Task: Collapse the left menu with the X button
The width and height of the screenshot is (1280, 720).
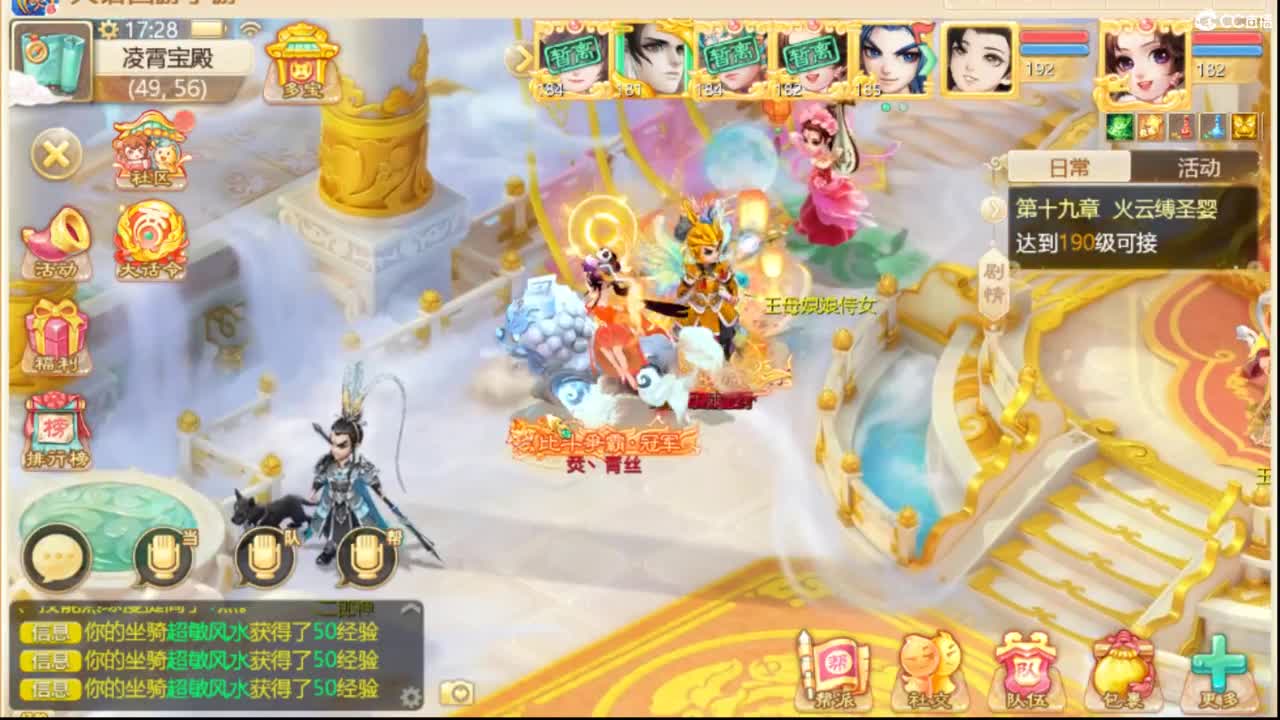Action: [x=55, y=155]
